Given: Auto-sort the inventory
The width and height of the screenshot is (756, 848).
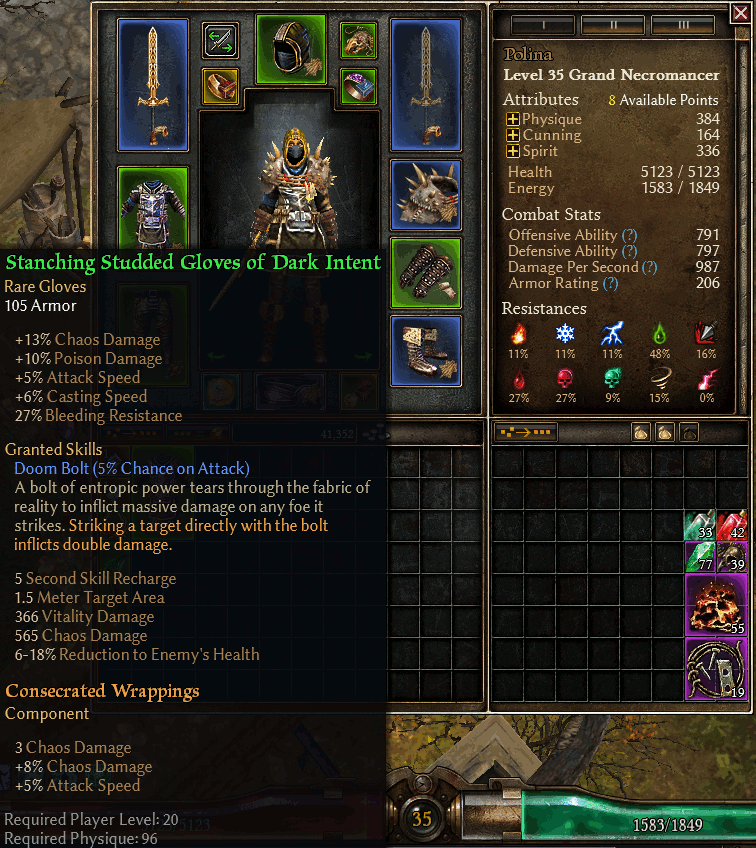Looking at the screenshot, I should (526, 433).
